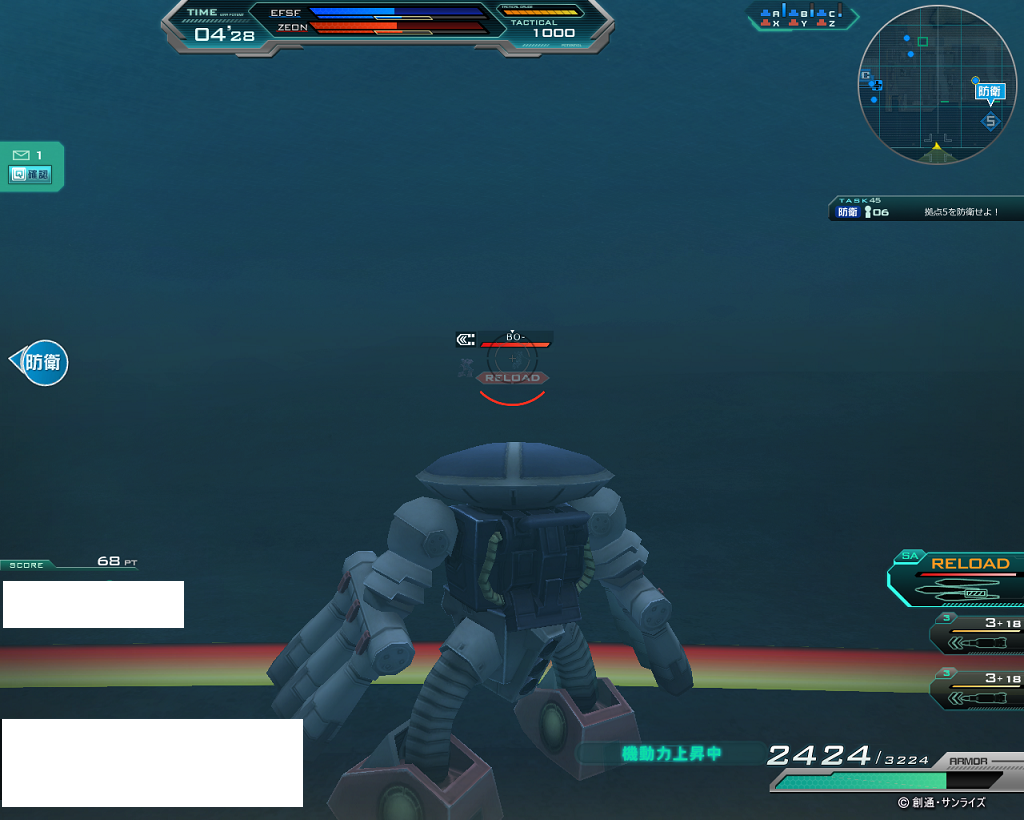1024x820 pixels.
Task: Click the round 防衛 objective indicator
Action: tap(43, 362)
